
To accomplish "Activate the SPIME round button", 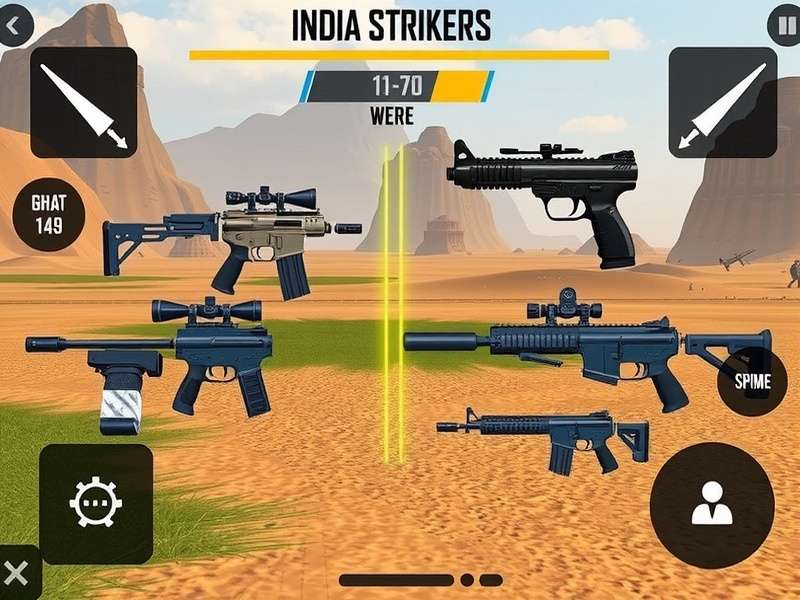I will tap(752, 381).
